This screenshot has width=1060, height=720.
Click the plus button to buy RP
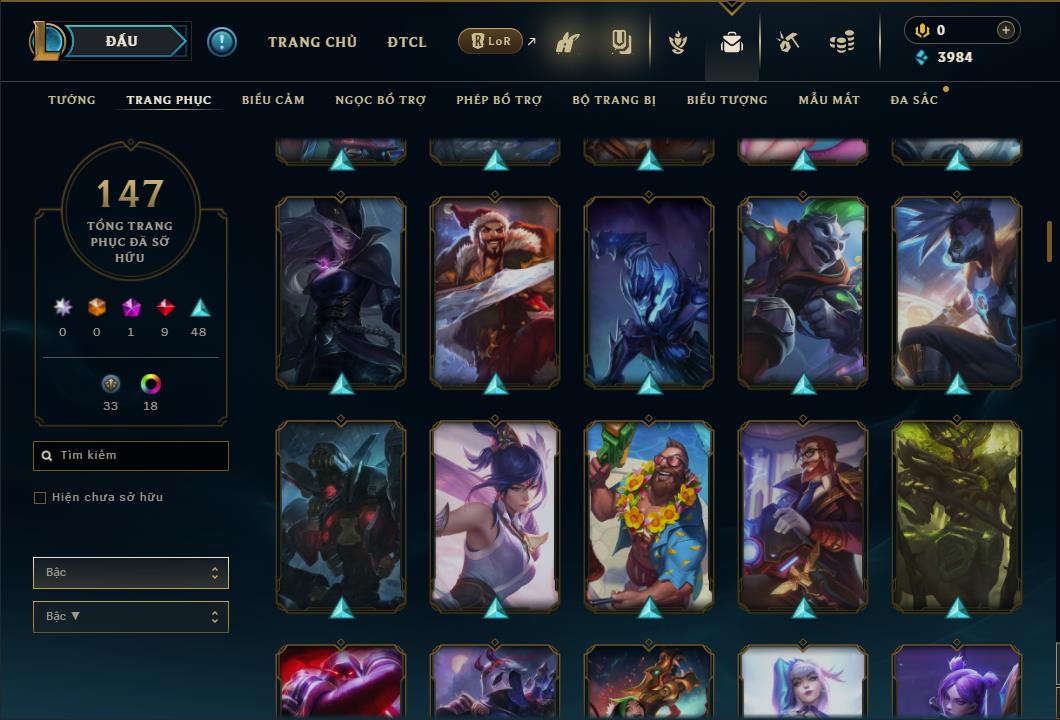tap(1005, 30)
